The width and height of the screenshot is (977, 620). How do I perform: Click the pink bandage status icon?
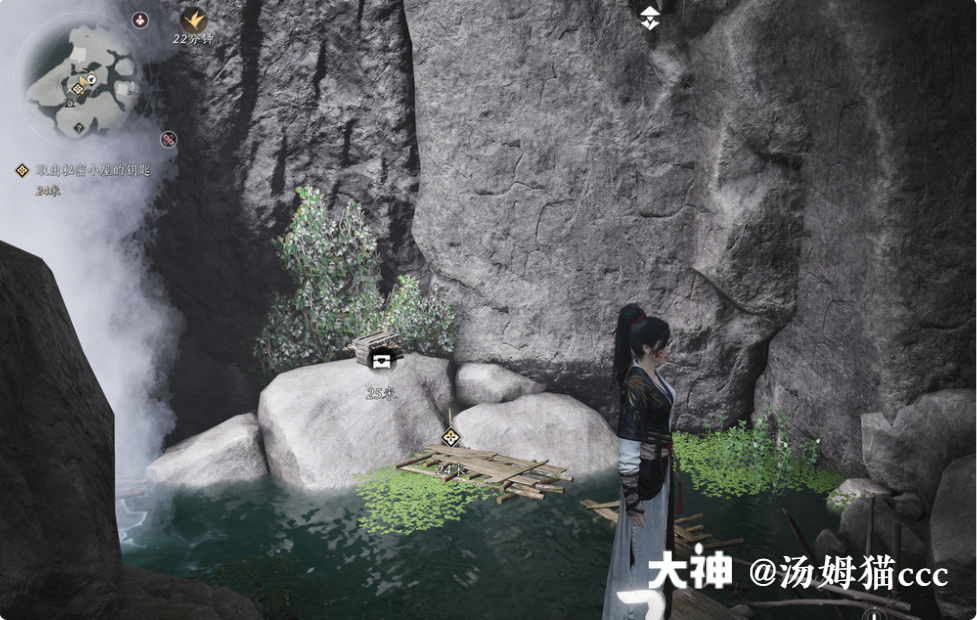point(168,139)
